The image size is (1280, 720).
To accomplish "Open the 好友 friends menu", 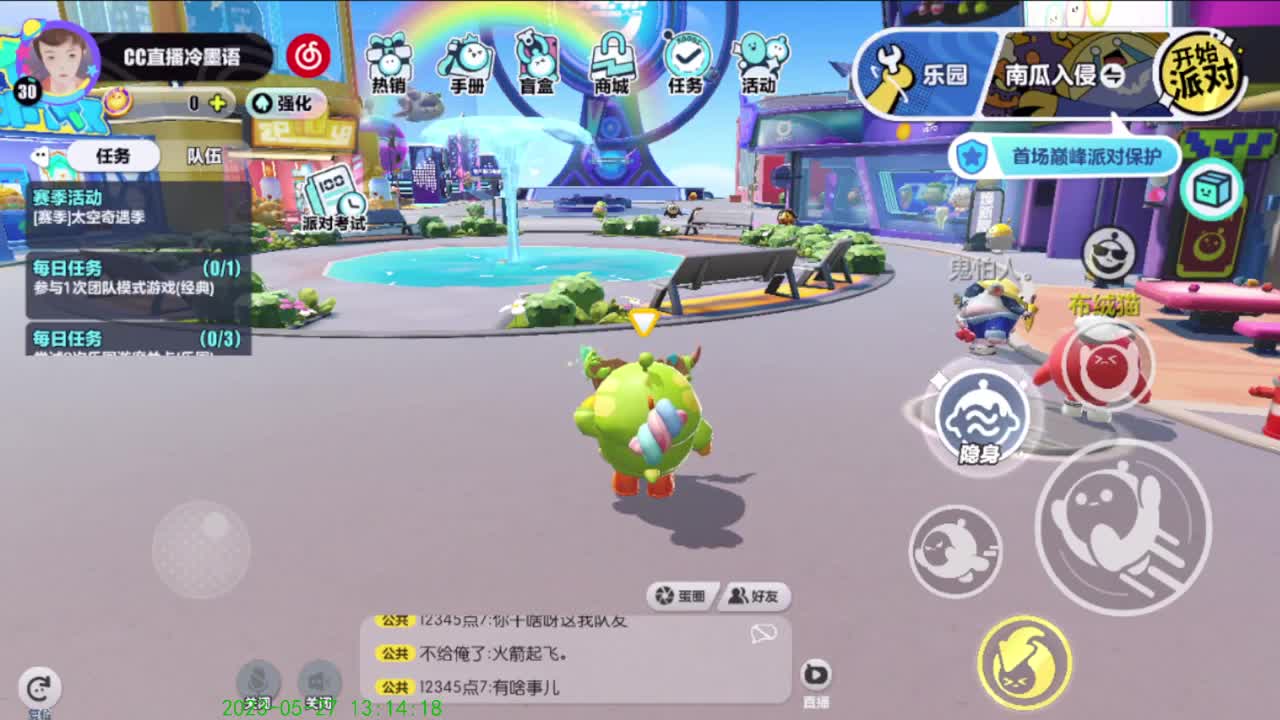I will pyautogui.click(x=752, y=596).
